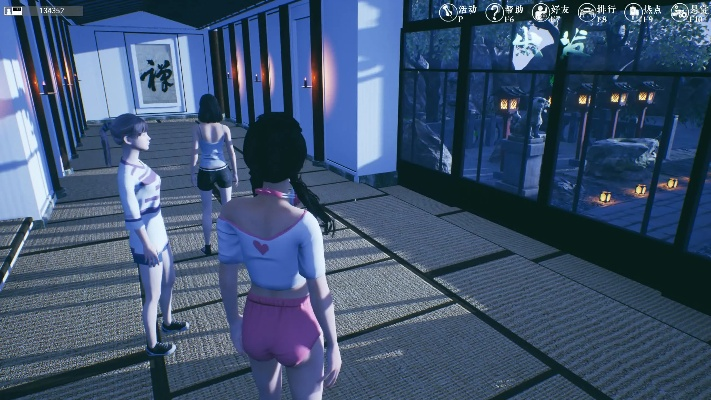This screenshot has width=711, height=400.
Task: Open the 热点 hotspot icon
Action: pyautogui.click(x=634, y=11)
